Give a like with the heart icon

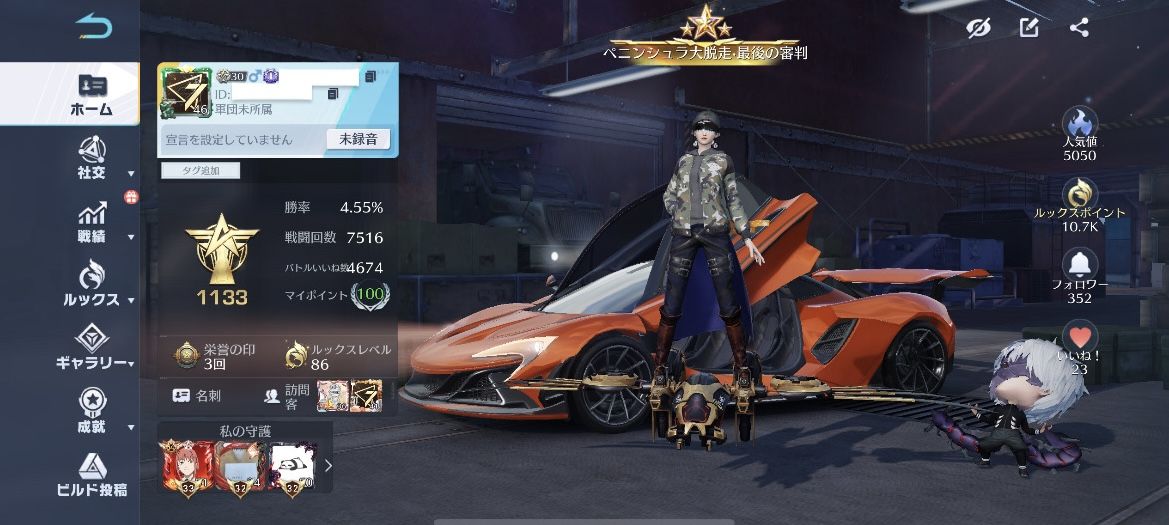1079,336
